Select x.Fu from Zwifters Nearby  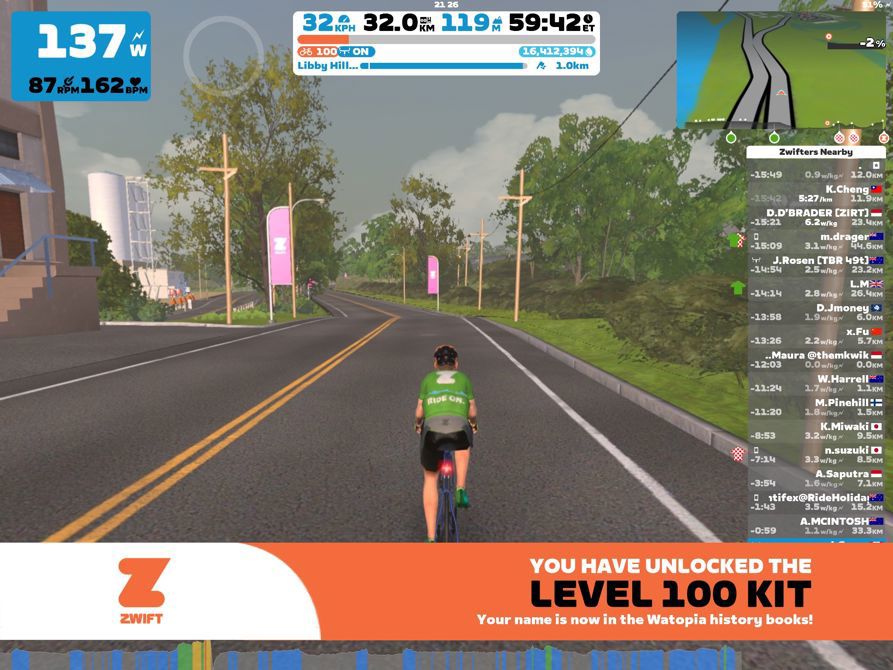816,336
